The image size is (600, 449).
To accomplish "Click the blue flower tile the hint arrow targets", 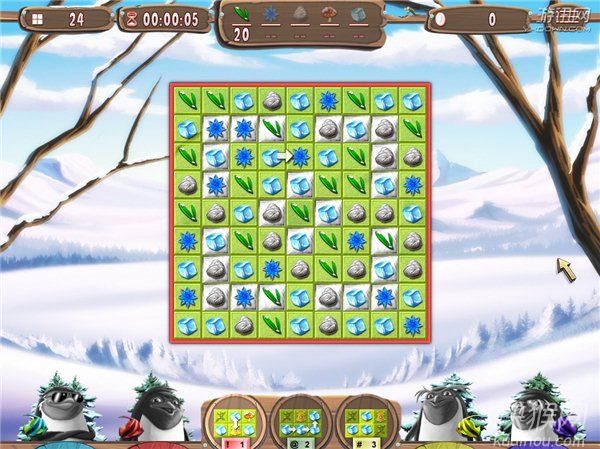I will [x=299, y=156].
